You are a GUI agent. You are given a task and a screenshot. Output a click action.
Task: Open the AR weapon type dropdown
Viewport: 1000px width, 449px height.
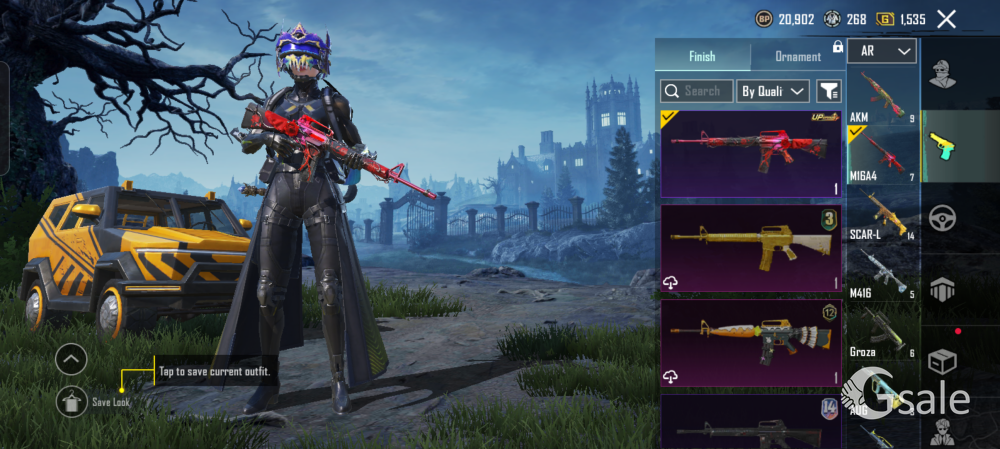(882, 51)
